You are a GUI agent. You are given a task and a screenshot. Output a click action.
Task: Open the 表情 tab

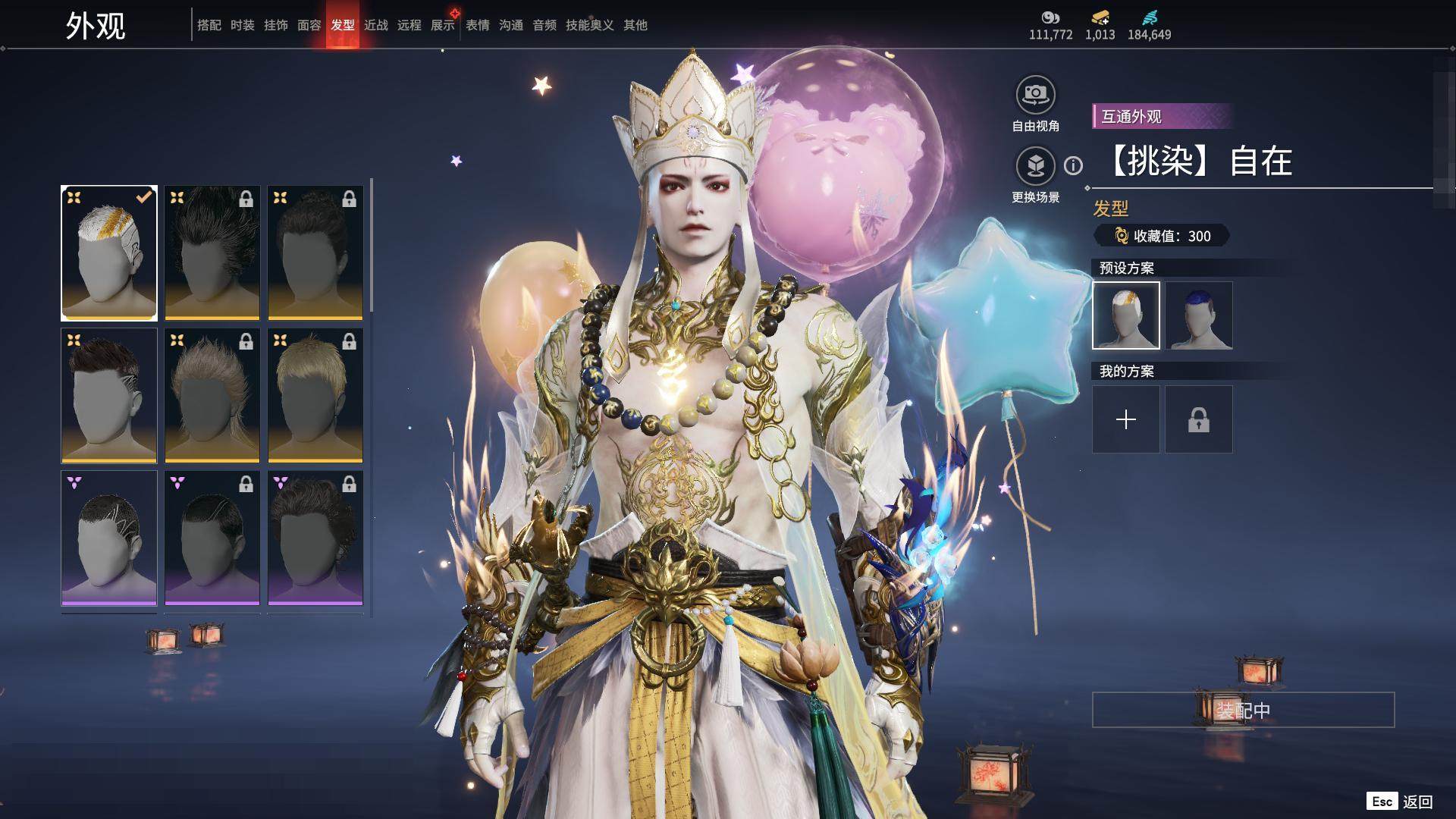(477, 25)
